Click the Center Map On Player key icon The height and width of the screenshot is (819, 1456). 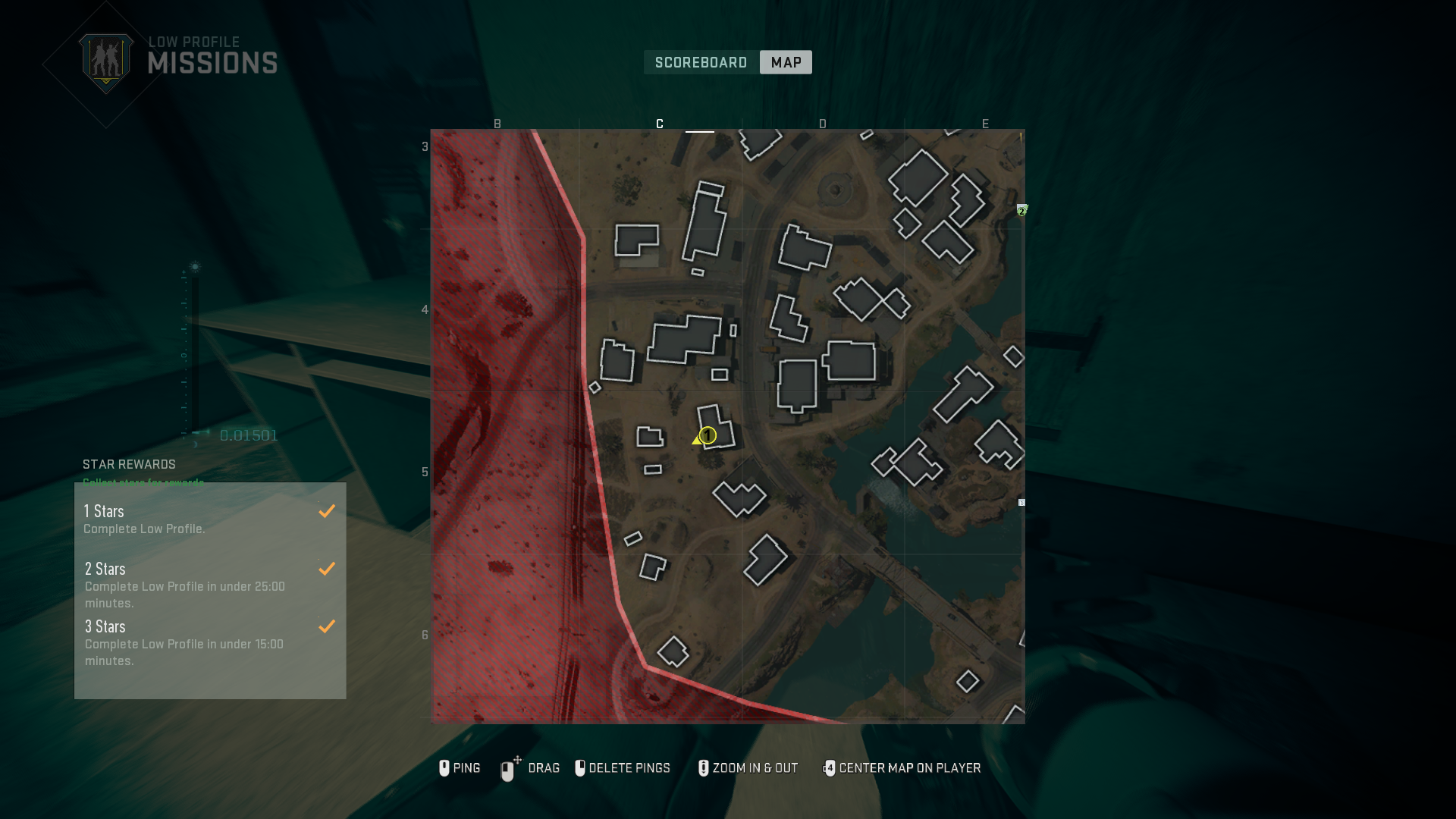coord(830,768)
